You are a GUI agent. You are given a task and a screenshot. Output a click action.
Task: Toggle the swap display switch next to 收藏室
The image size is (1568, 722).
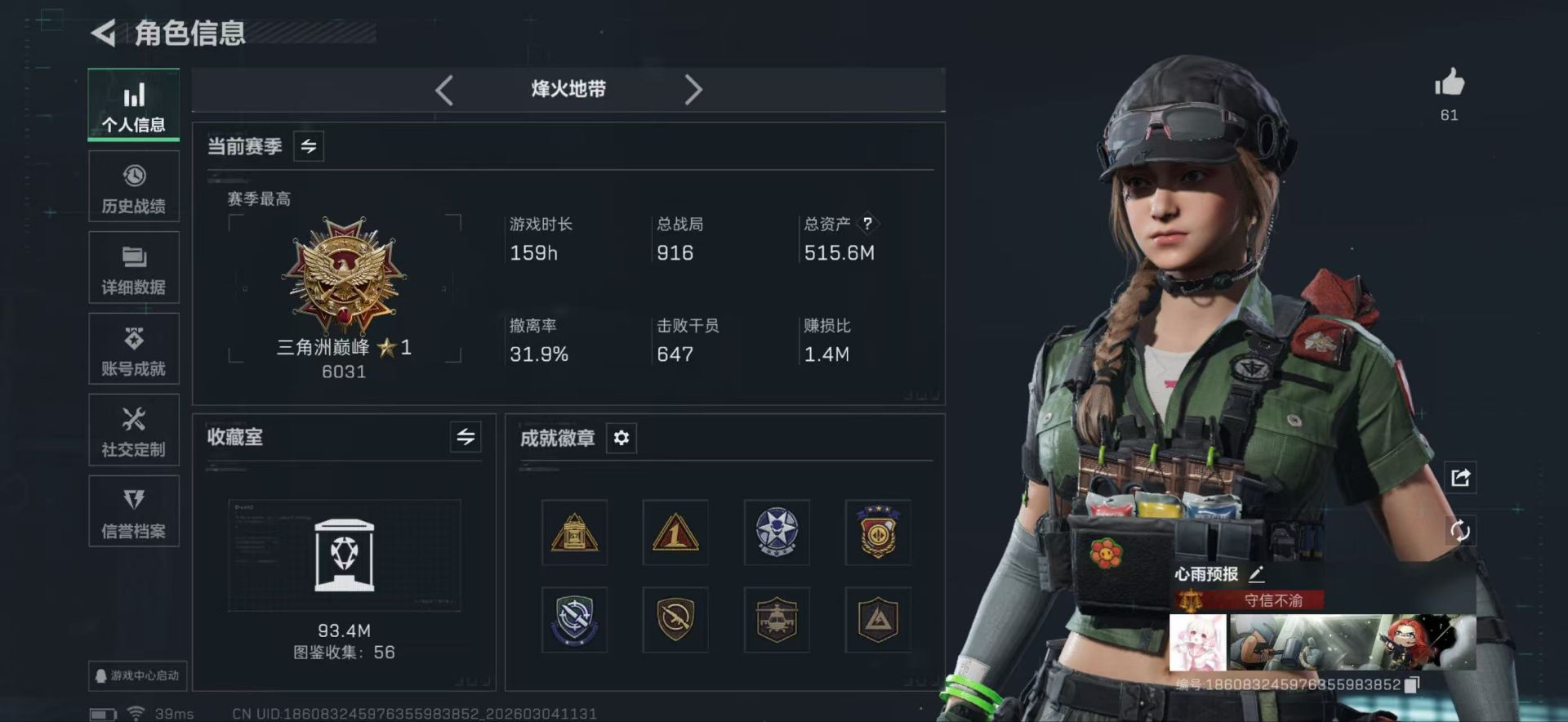pyautogui.click(x=465, y=438)
